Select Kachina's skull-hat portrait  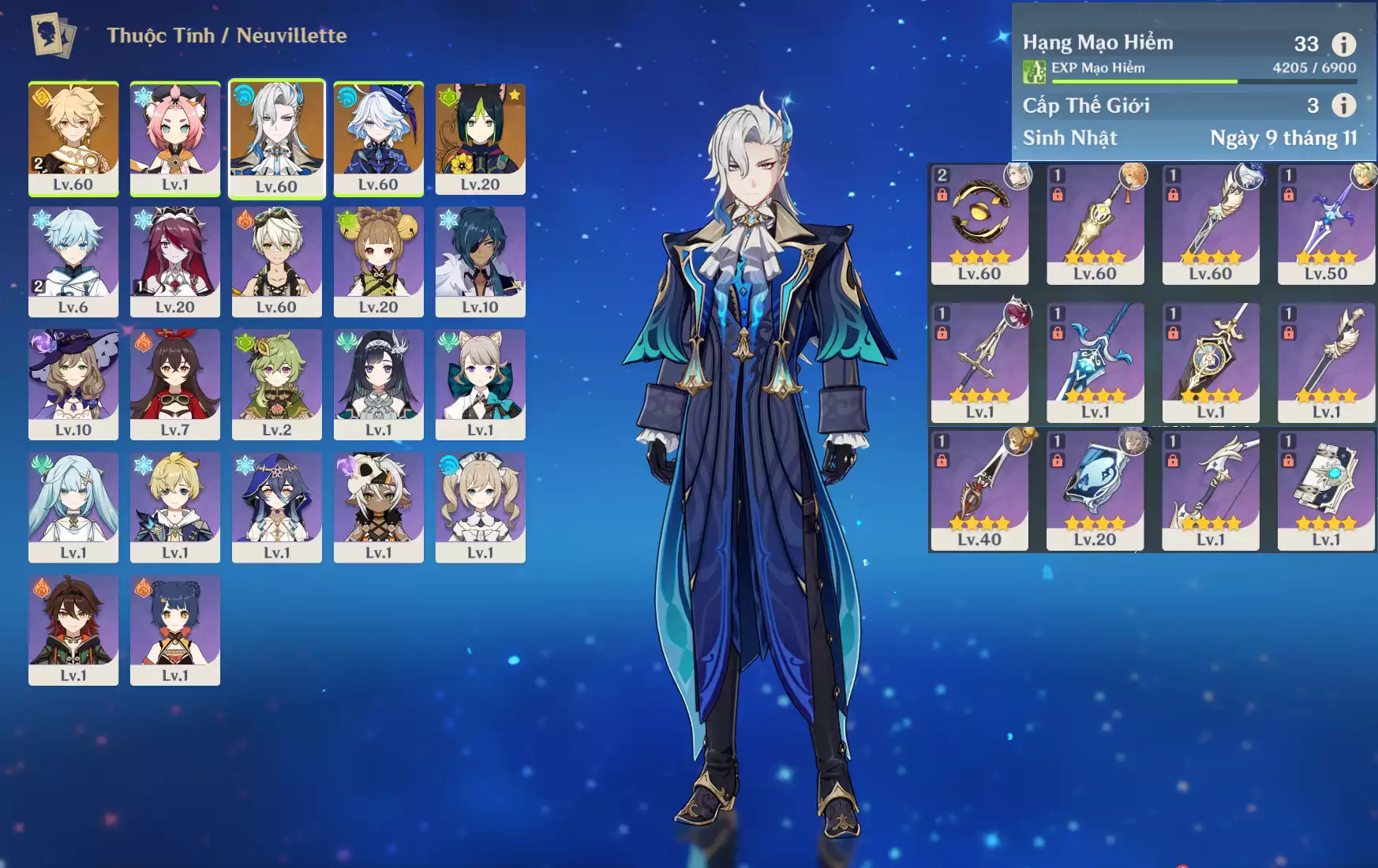(x=378, y=507)
